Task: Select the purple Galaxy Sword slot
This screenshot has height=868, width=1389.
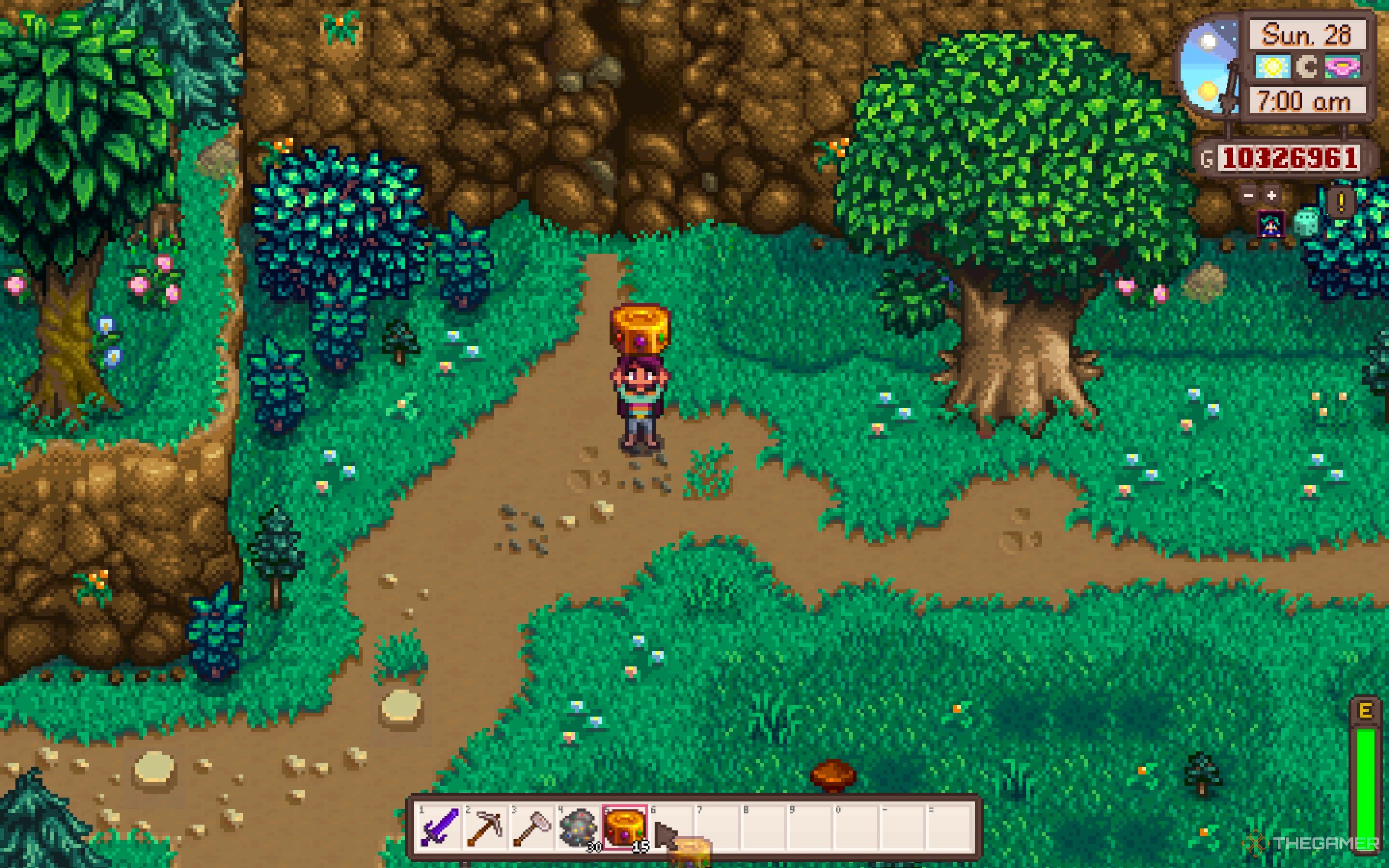Action: pos(438,827)
